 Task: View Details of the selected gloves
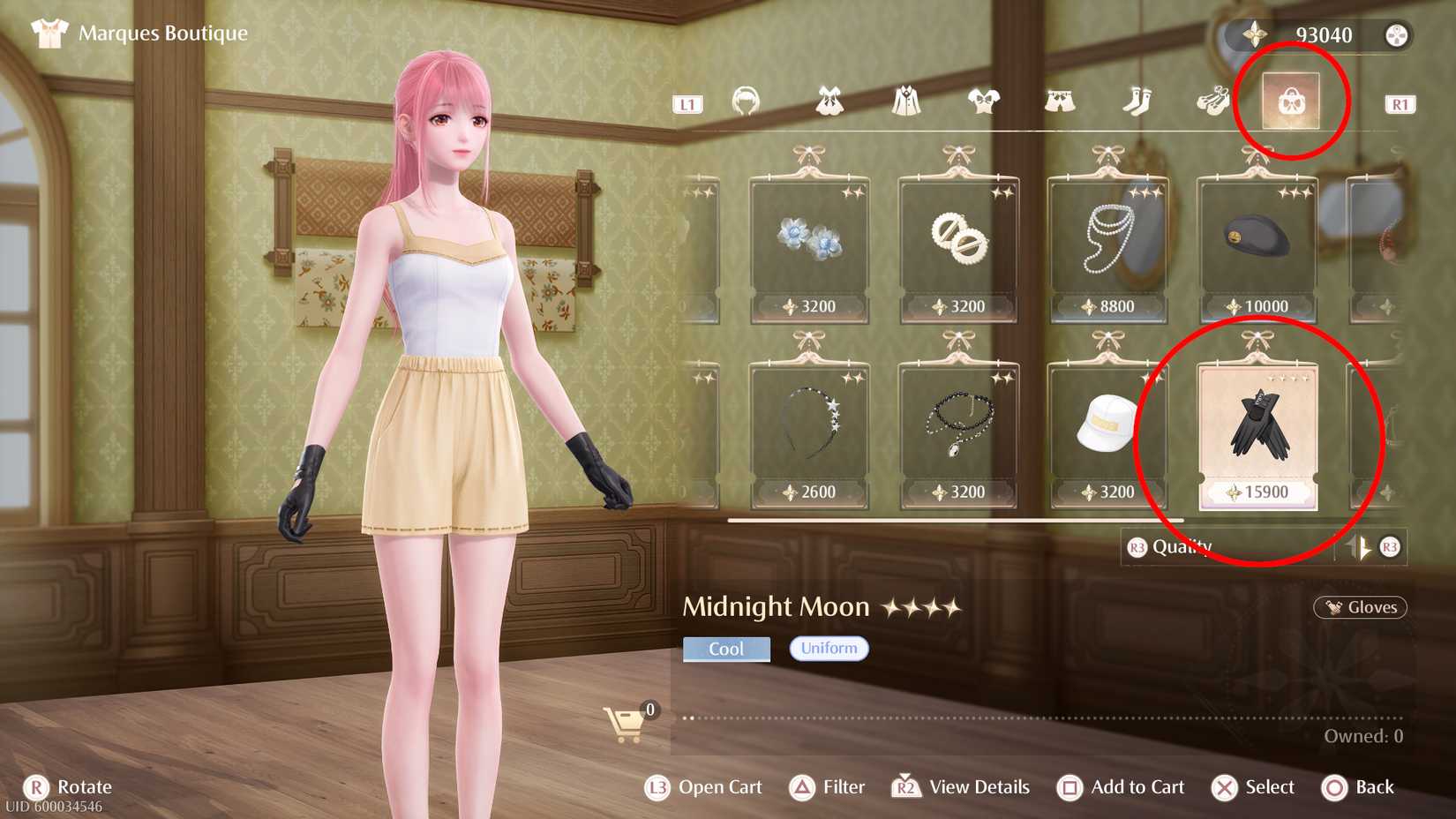[962, 786]
